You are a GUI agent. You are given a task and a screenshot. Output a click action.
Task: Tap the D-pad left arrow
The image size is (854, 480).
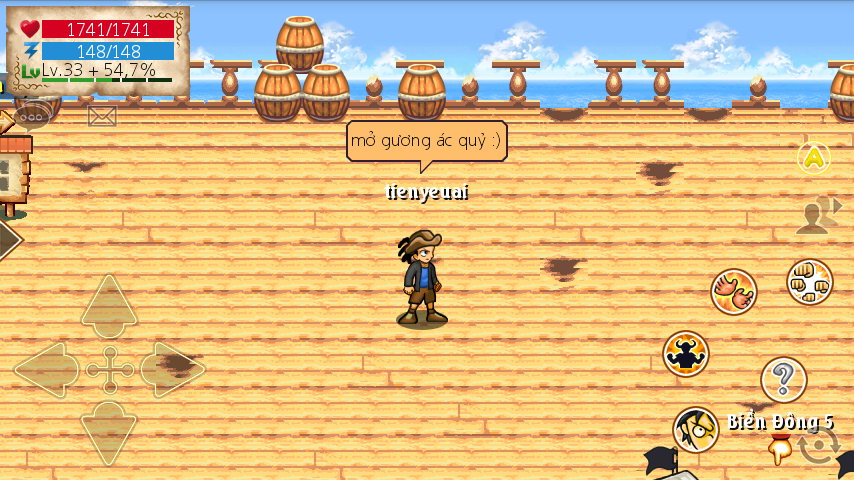click(46, 370)
